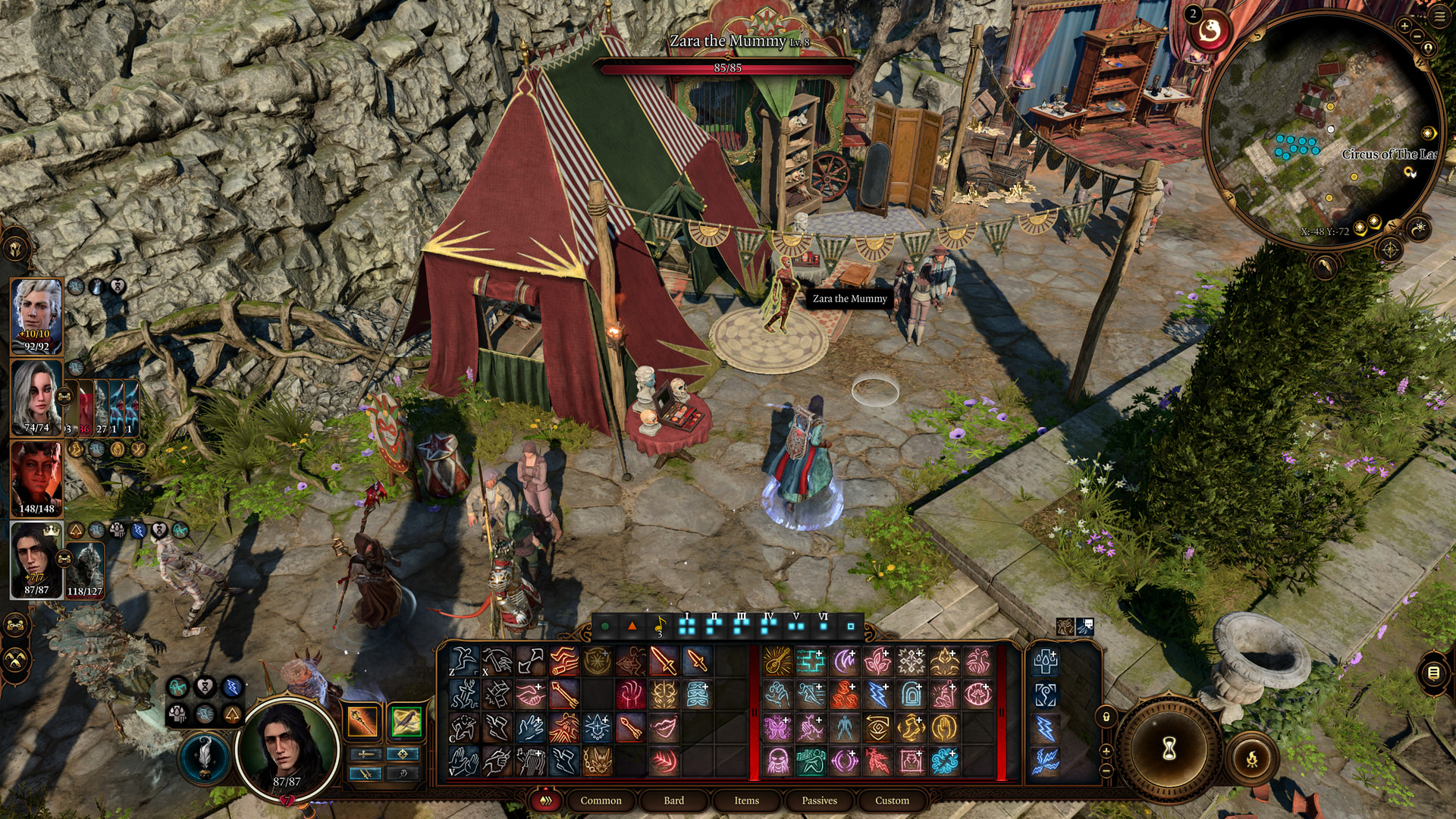Show the Items hotbar tab
Screen dimensions: 1456x819
[746, 800]
